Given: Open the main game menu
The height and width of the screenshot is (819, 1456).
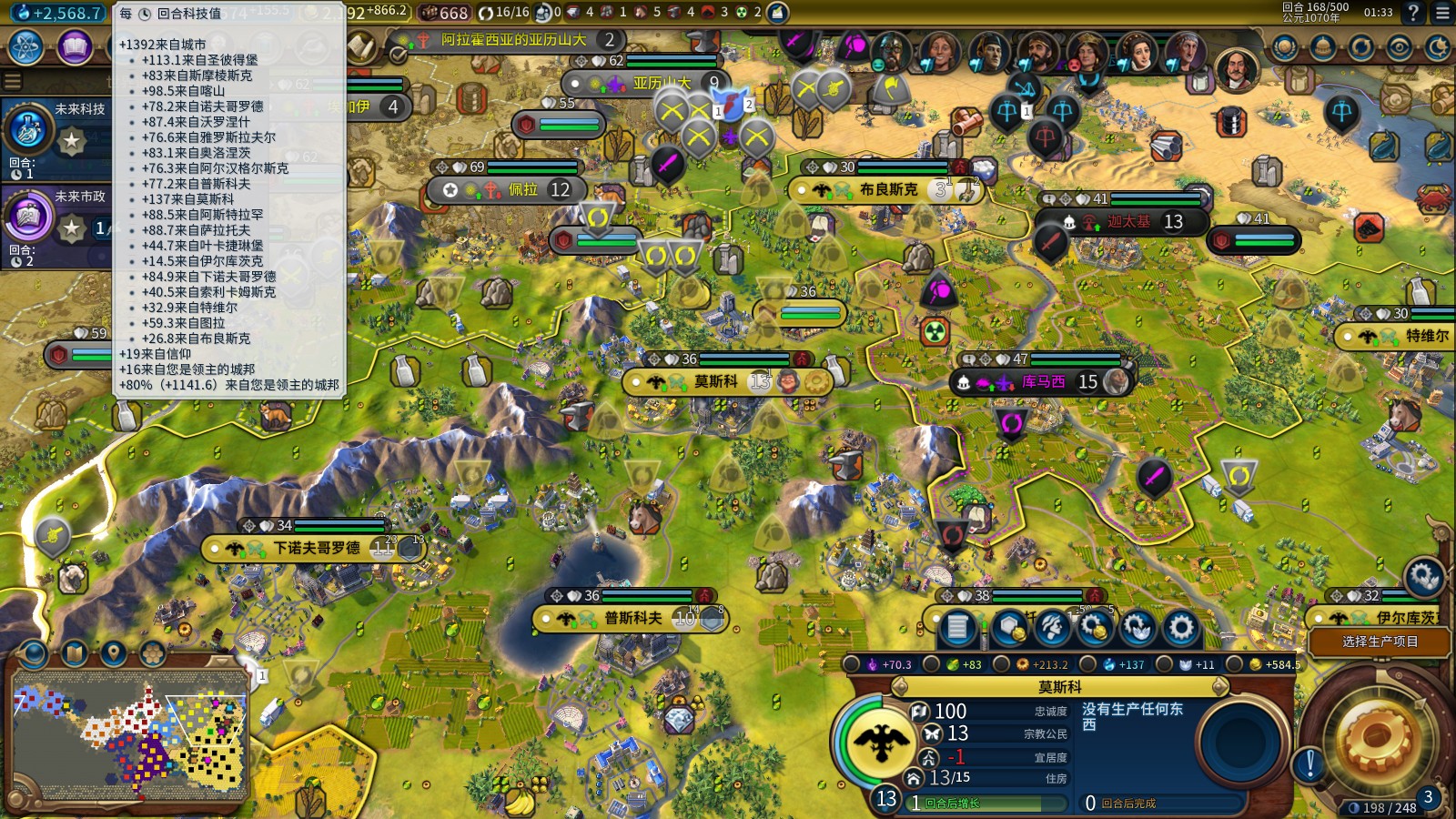Looking at the screenshot, I should 1442,13.
